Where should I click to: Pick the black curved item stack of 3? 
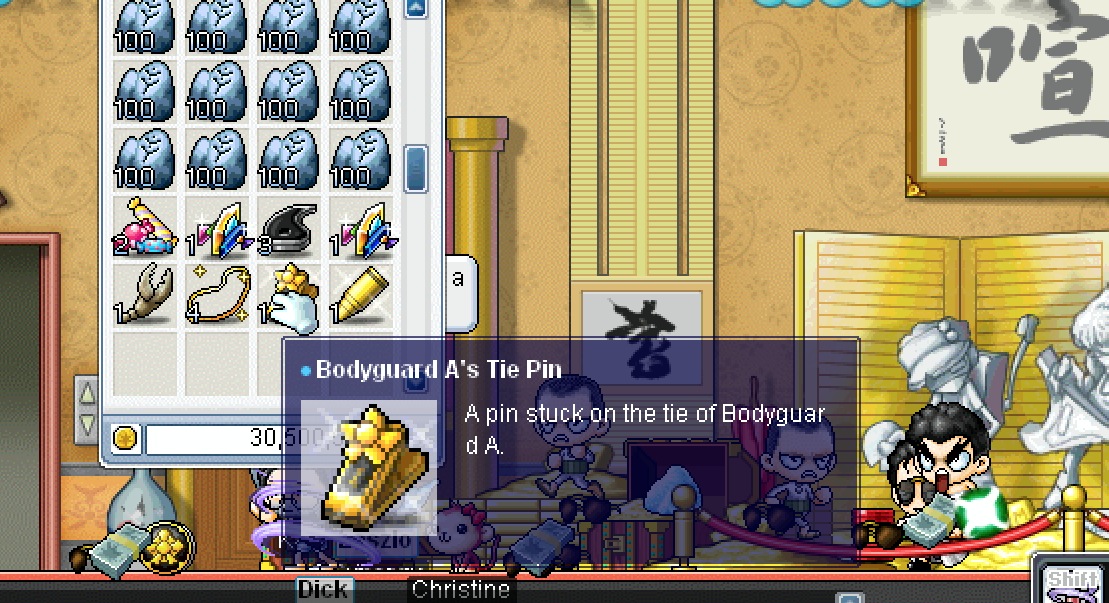pyautogui.click(x=289, y=227)
